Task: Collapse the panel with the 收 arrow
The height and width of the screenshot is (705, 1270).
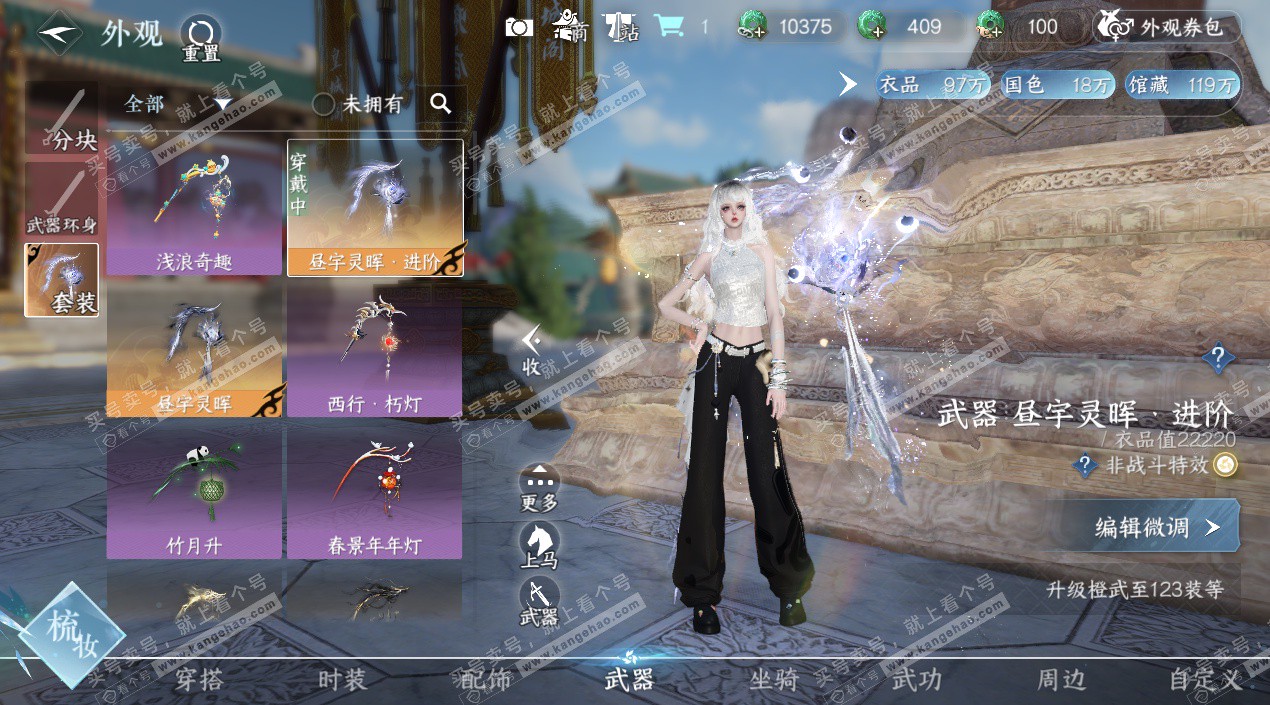Action: point(531,349)
